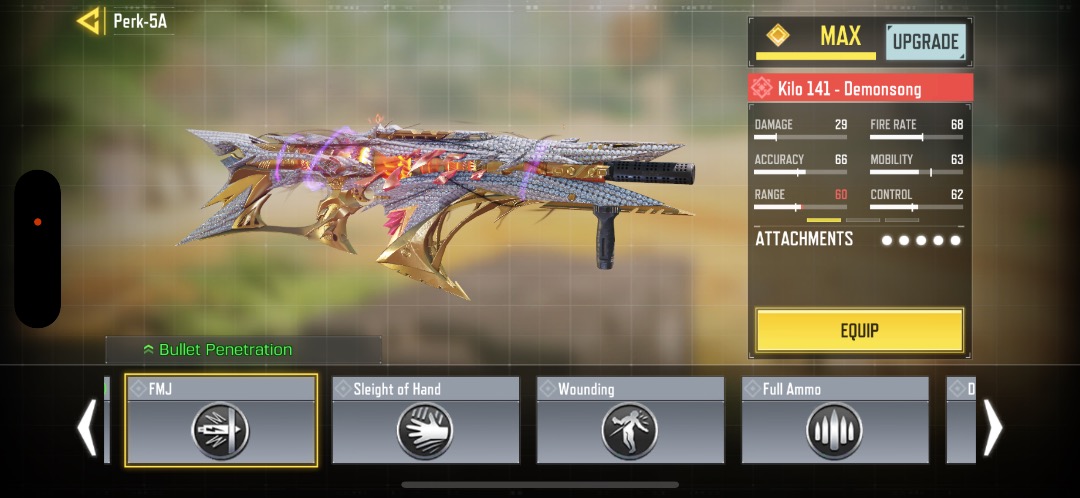
Task: Show previous perks with left arrow
Action: tap(88, 427)
